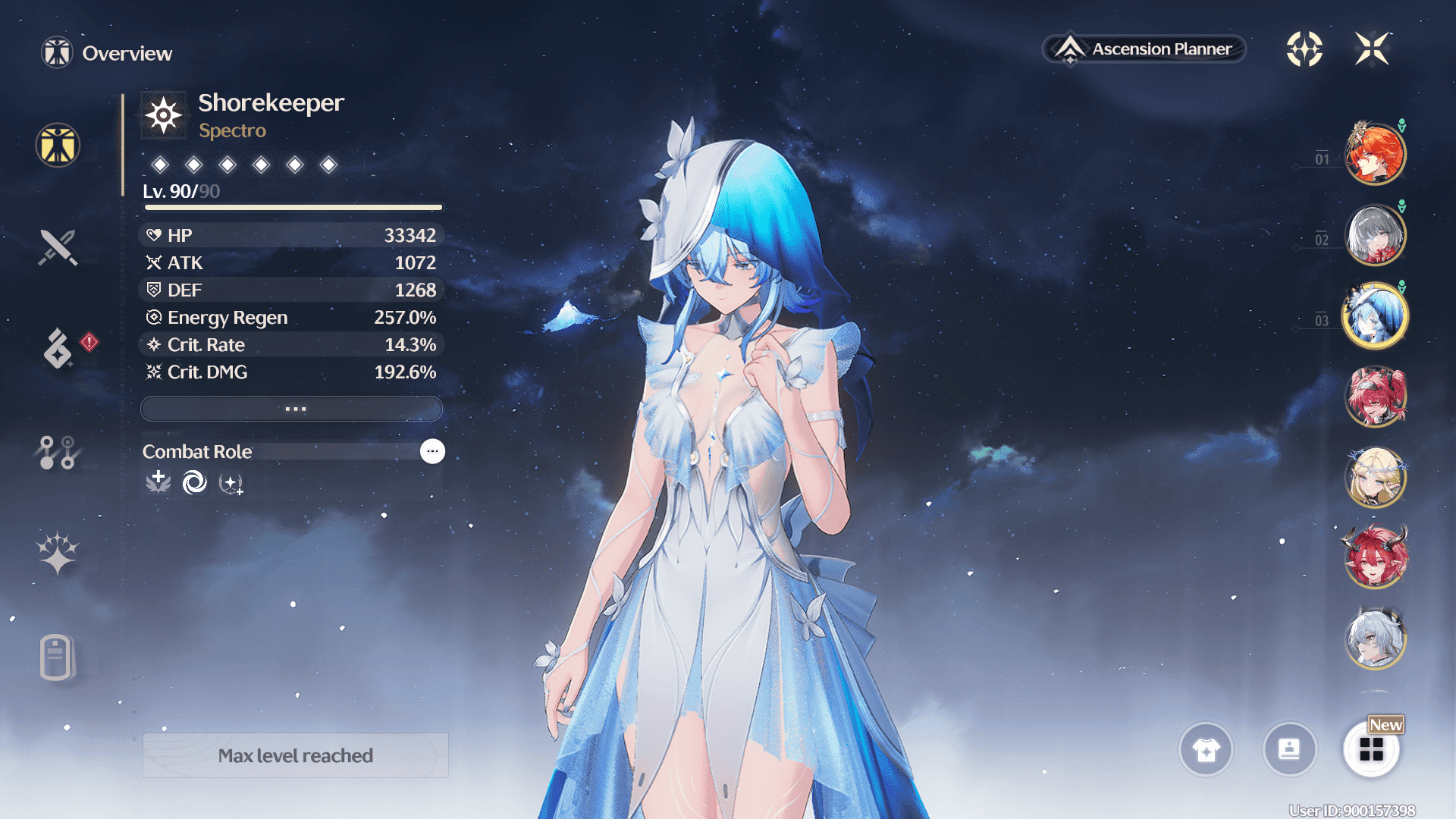The width and height of the screenshot is (1456, 819).
Task: Switch to the Weapon tab
Action: pyautogui.click(x=58, y=247)
